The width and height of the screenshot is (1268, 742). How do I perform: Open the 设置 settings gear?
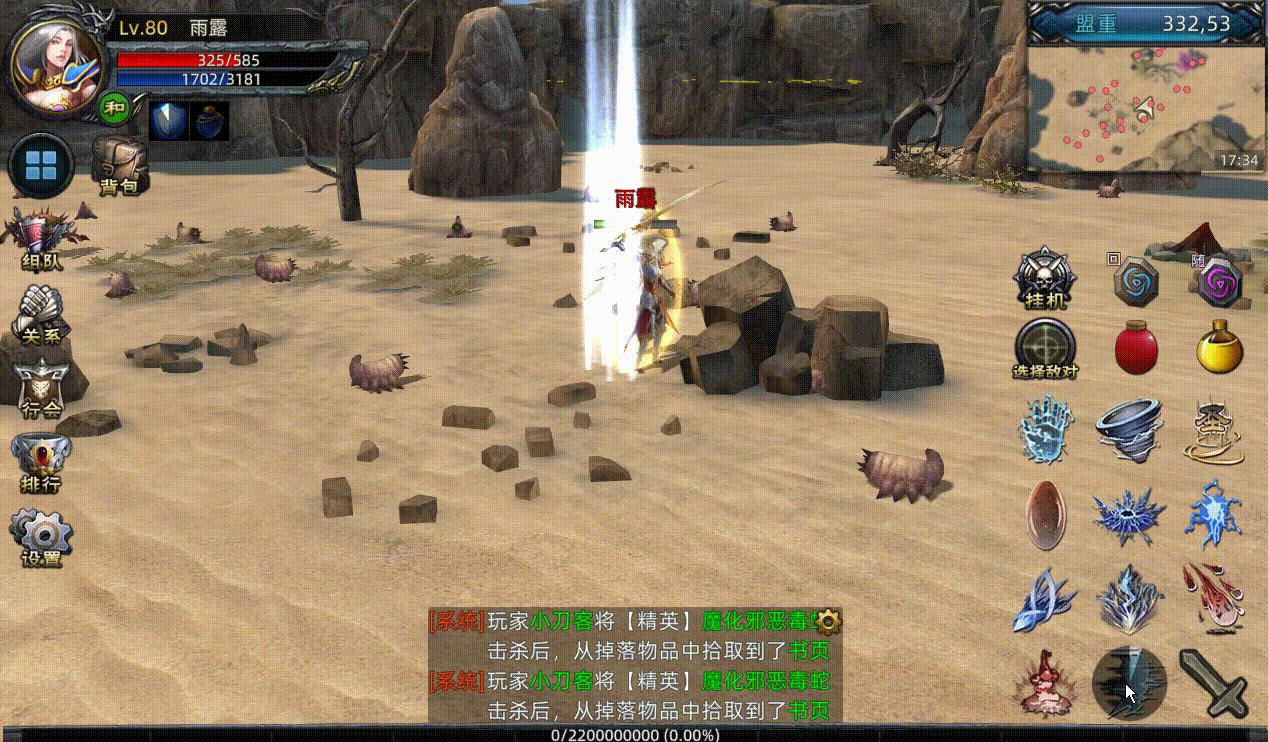[x=42, y=537]
